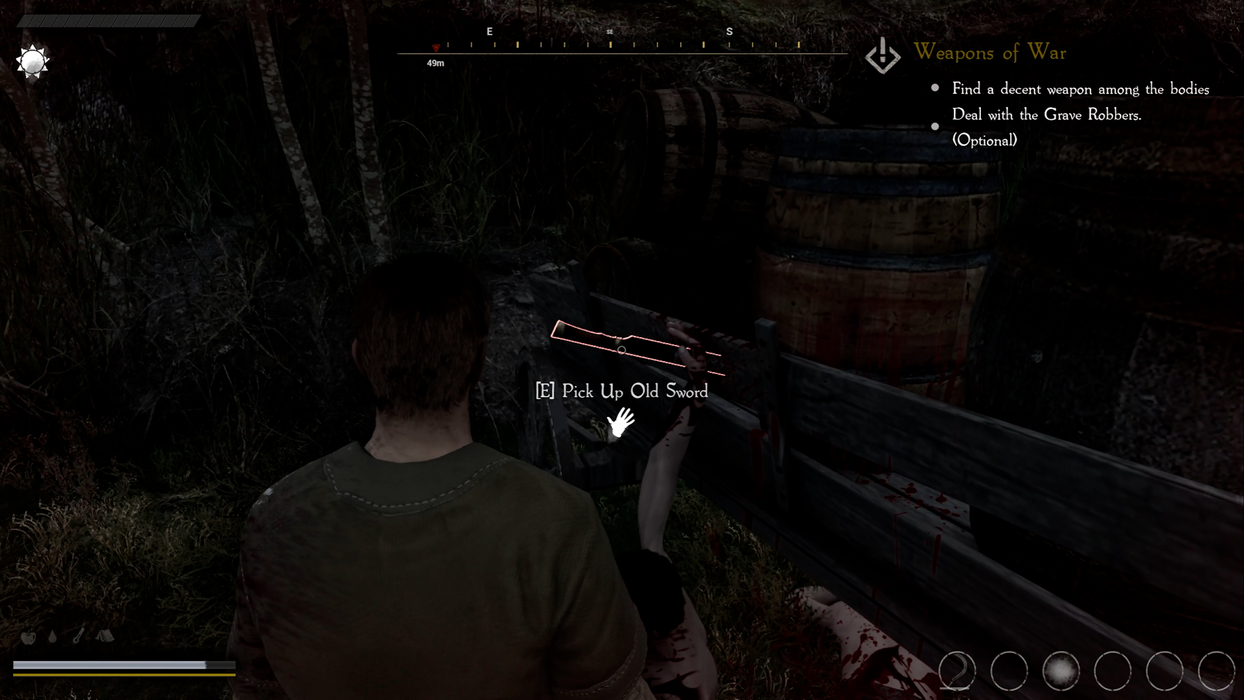Click the tent rest status icon

[x=105, y=636]
